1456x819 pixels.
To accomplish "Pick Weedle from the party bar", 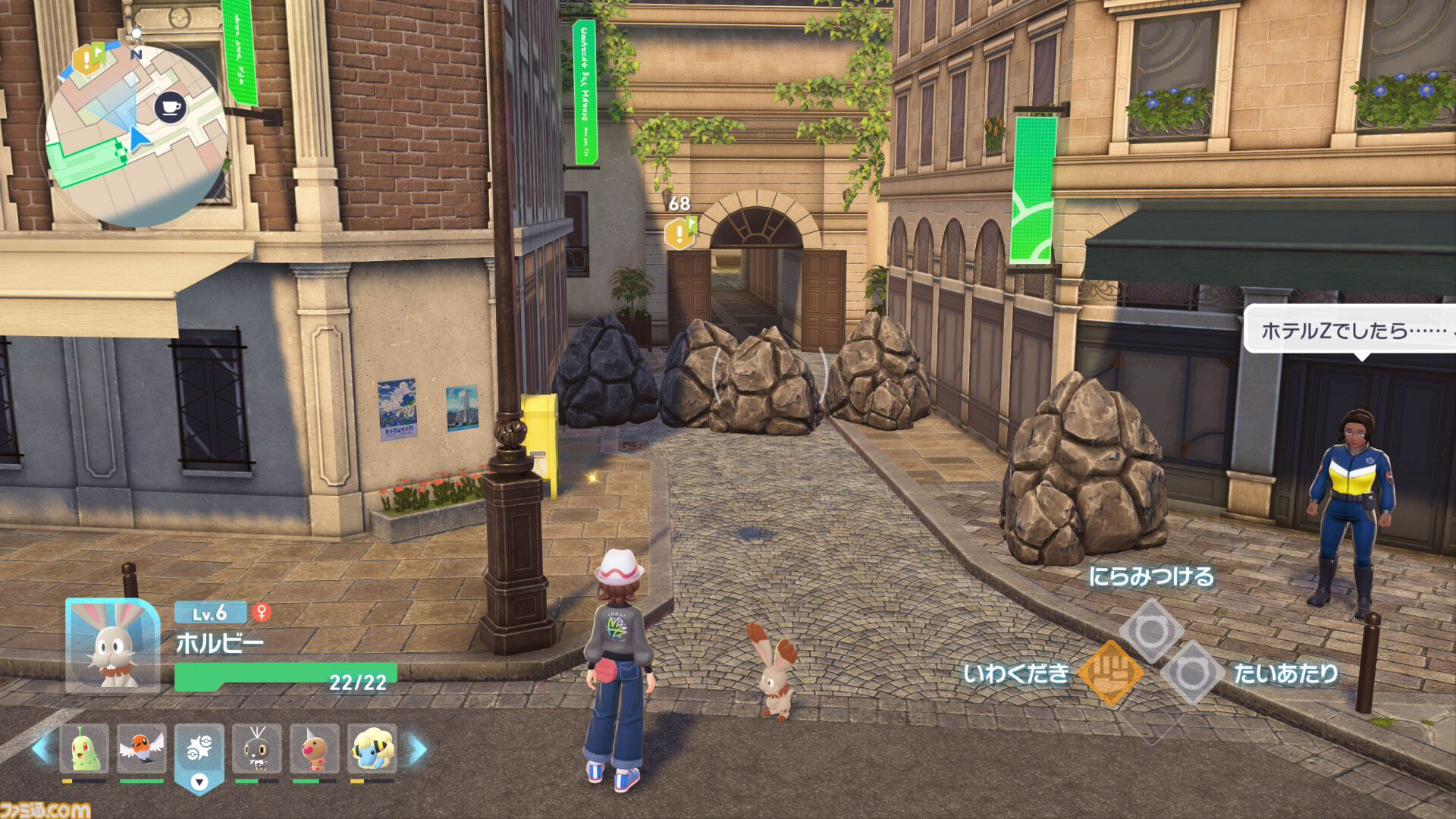I will pyautogui.click(x=314, y=748).
